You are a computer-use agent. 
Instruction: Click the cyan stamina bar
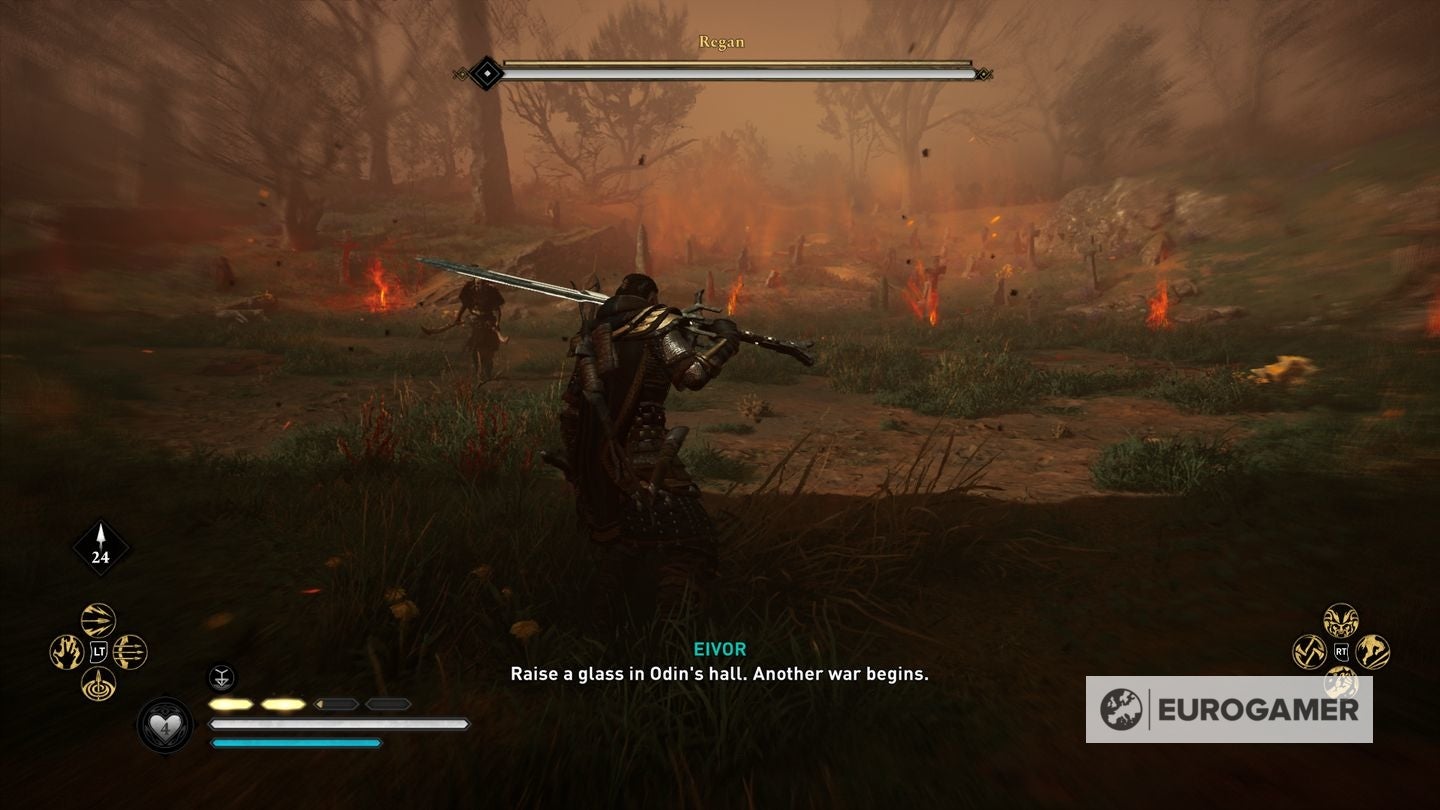click(295, 743)
